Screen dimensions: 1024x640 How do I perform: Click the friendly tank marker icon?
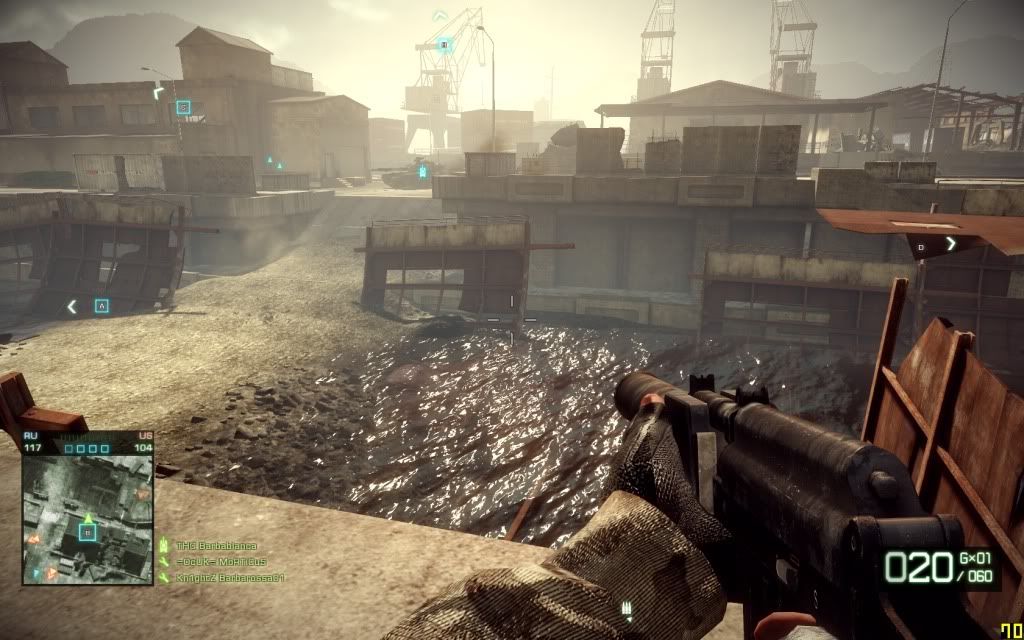[422, 172]
